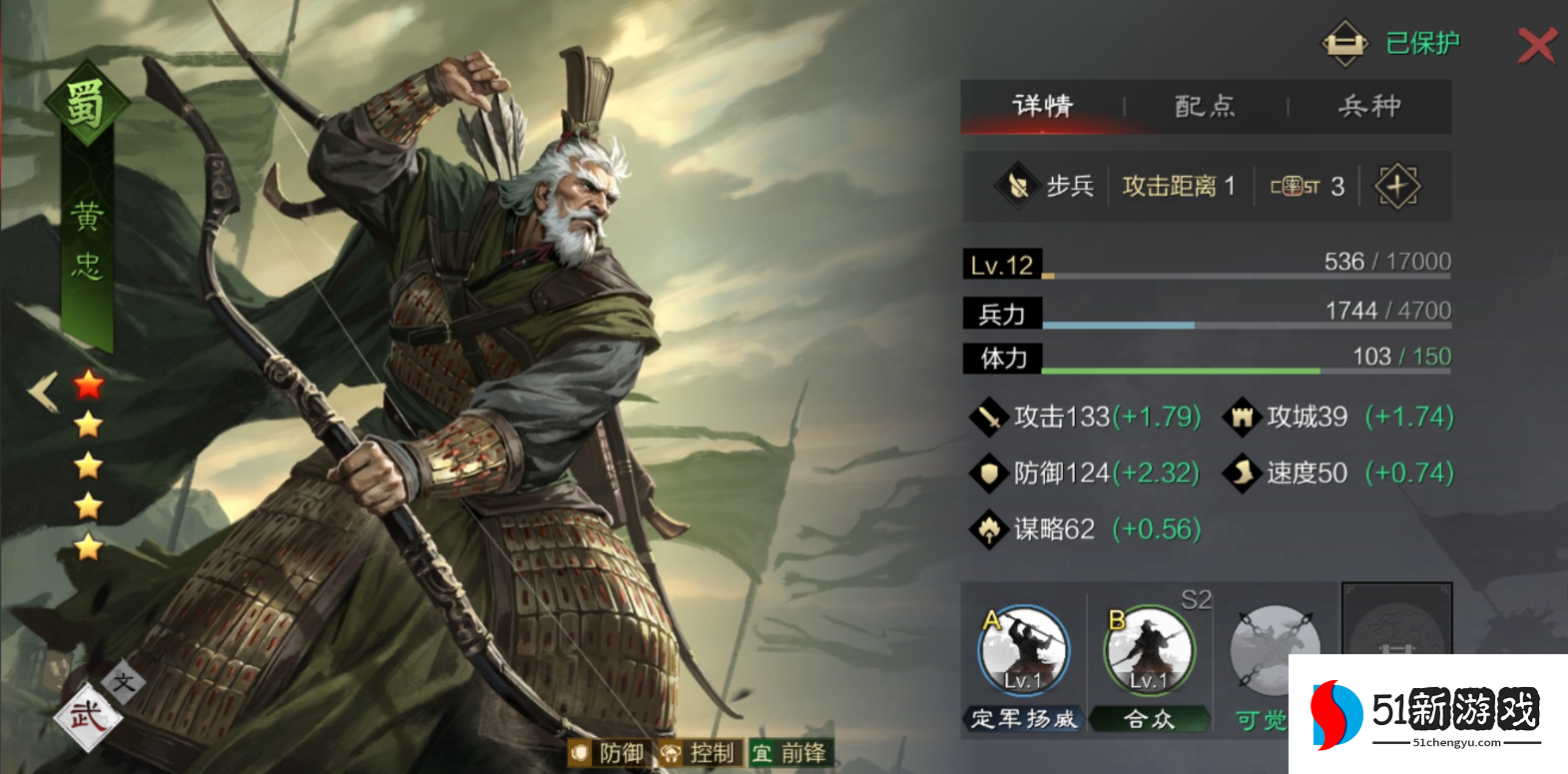Image resolution: width=1568 pixels, height=774 pixels.
Task: Click the 速度 speed stat icon
Action: [x=1242, y=473]
